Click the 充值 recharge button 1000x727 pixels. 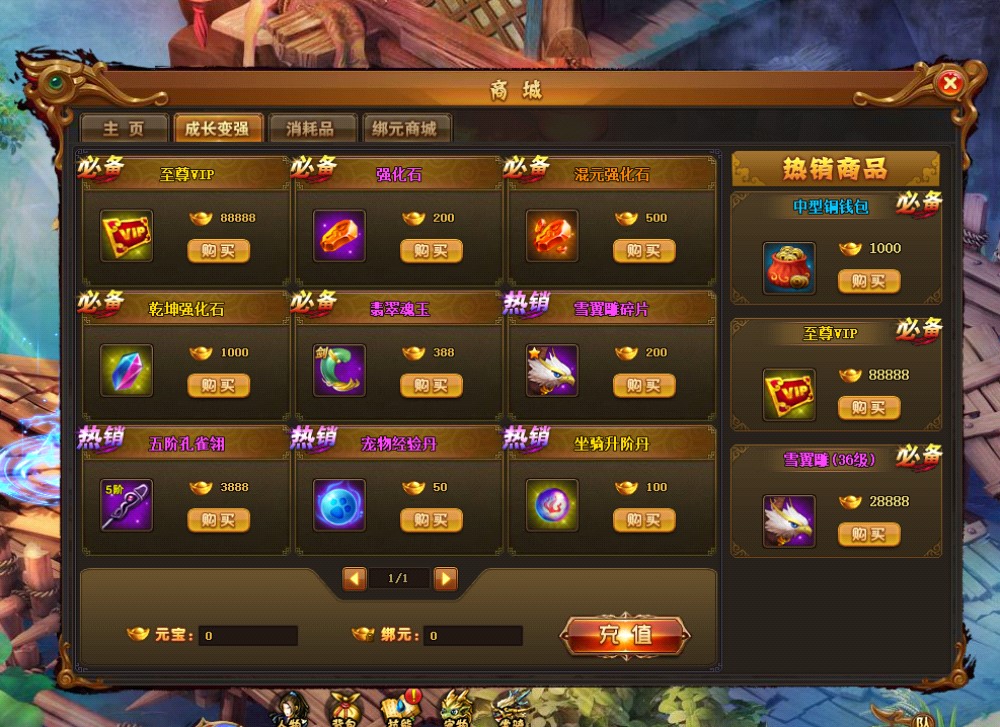[x=625, y=634]
